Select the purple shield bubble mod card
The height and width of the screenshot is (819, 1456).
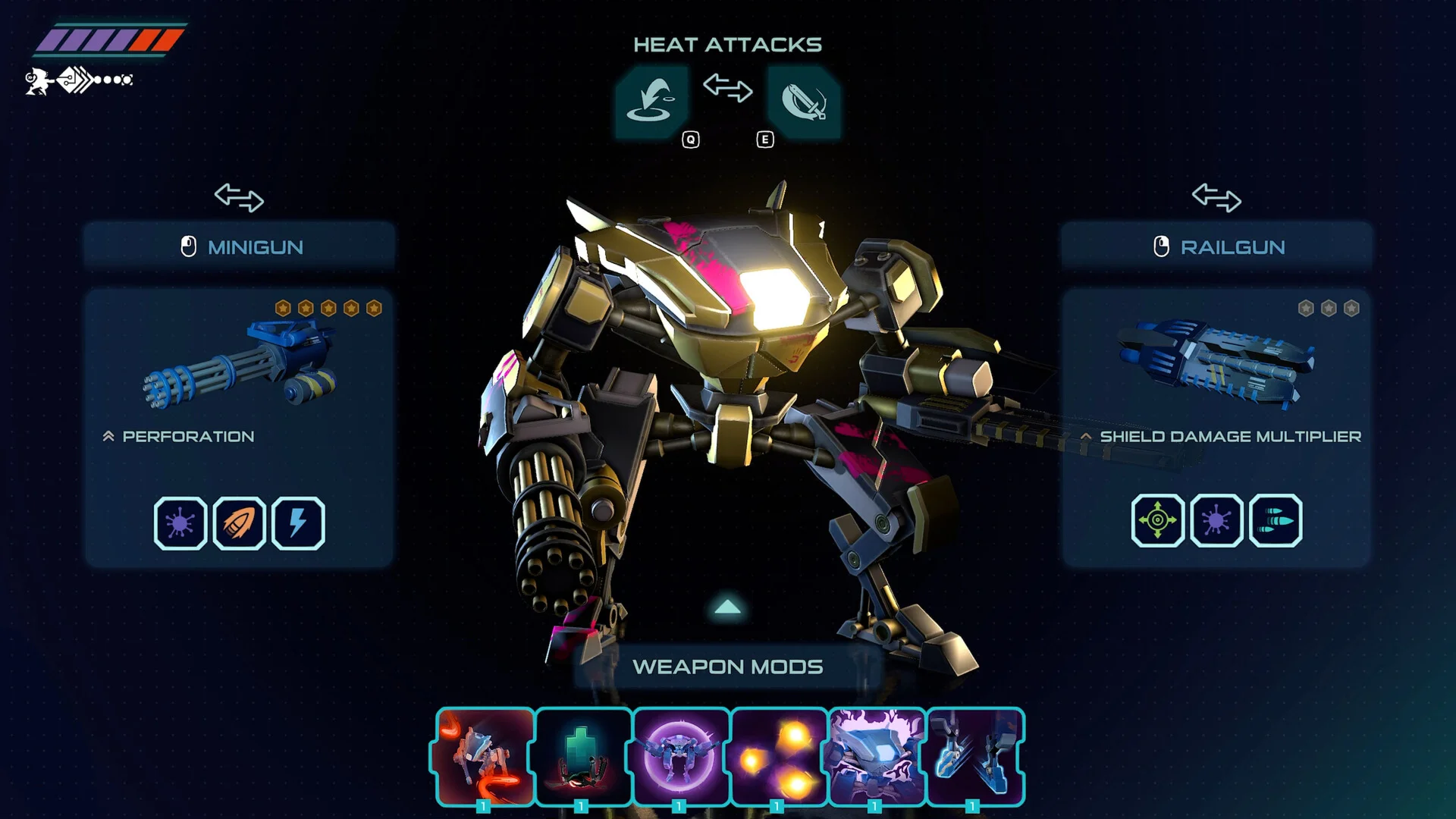[x=681, y=756]
